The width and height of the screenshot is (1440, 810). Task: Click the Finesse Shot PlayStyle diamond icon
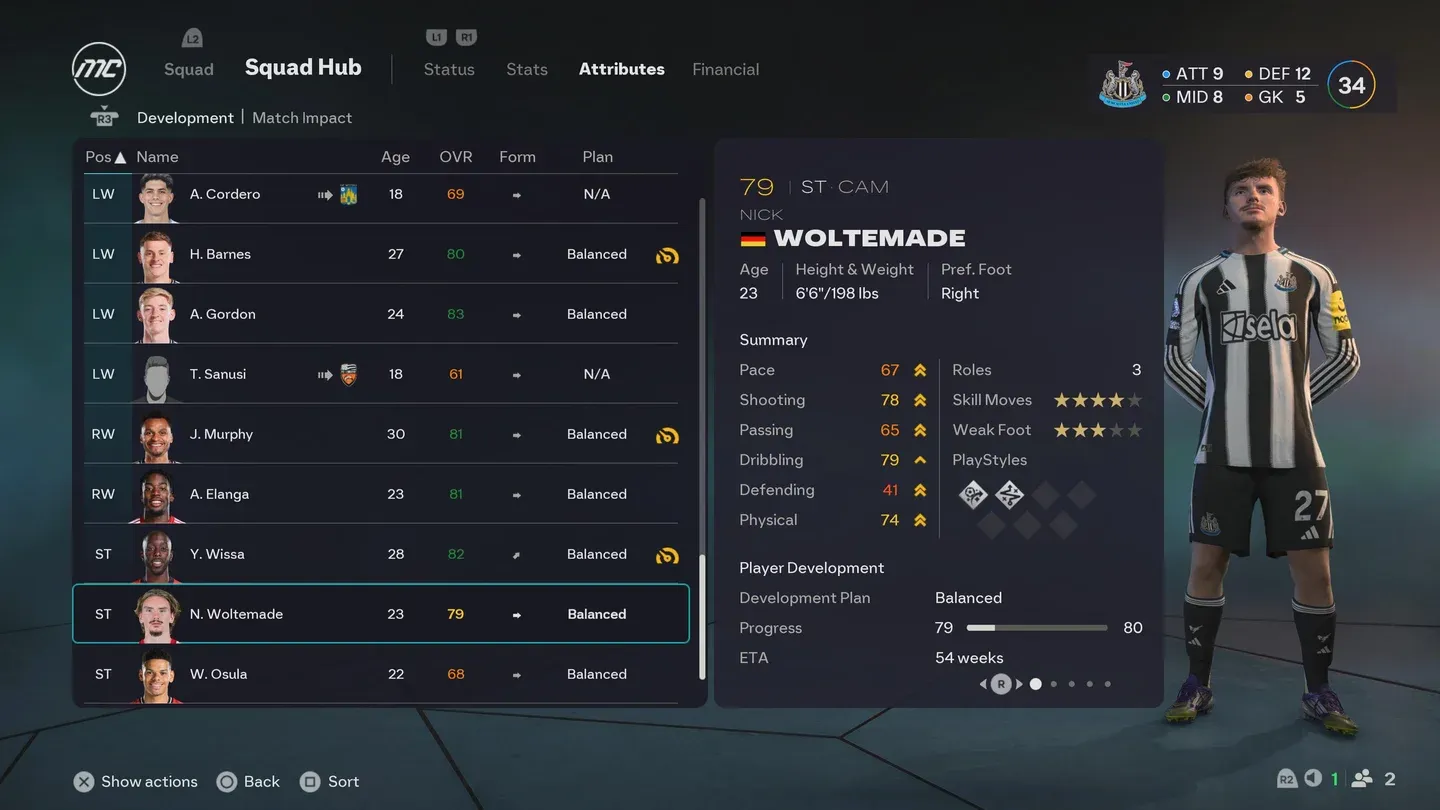[973, 494]
